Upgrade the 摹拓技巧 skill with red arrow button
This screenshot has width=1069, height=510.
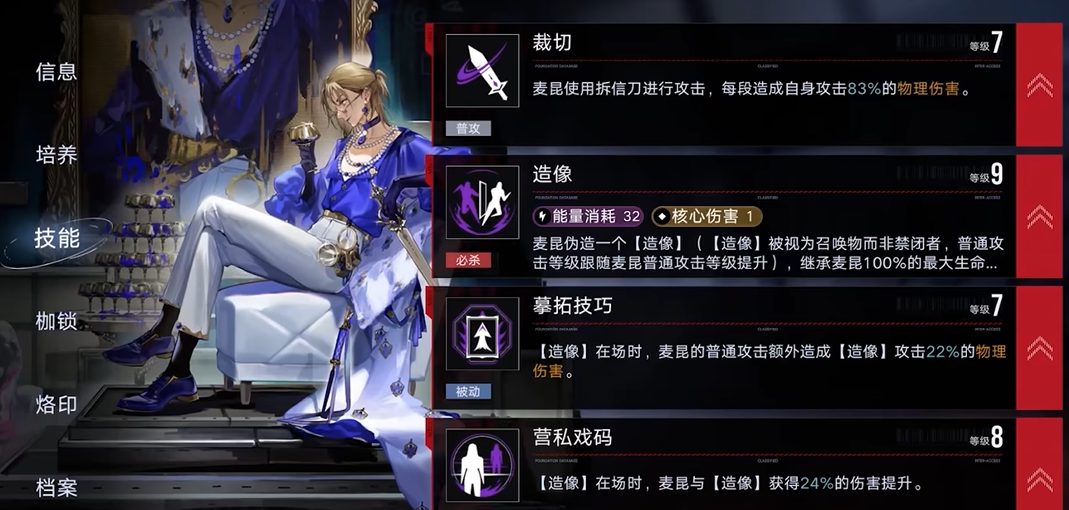point(1040,348)
